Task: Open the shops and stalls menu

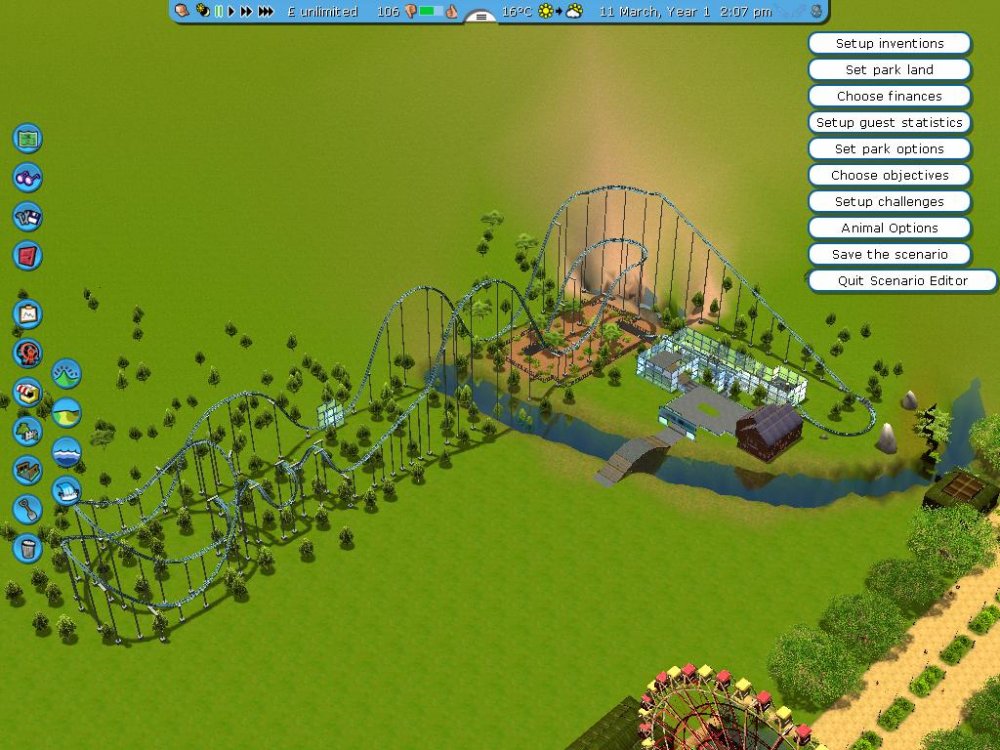Action: 27,392
